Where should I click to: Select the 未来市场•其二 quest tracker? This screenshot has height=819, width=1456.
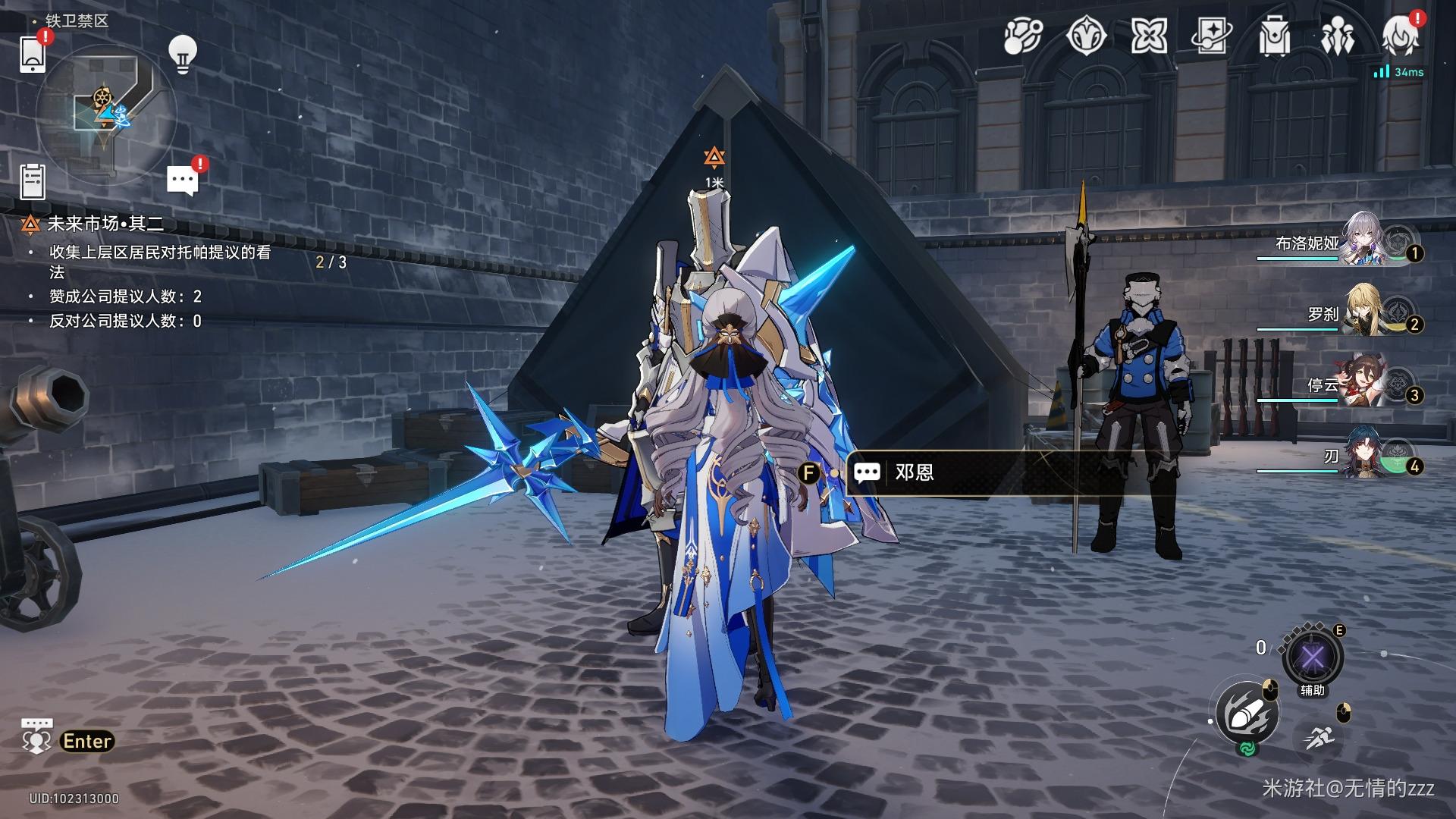click(105, 224)
